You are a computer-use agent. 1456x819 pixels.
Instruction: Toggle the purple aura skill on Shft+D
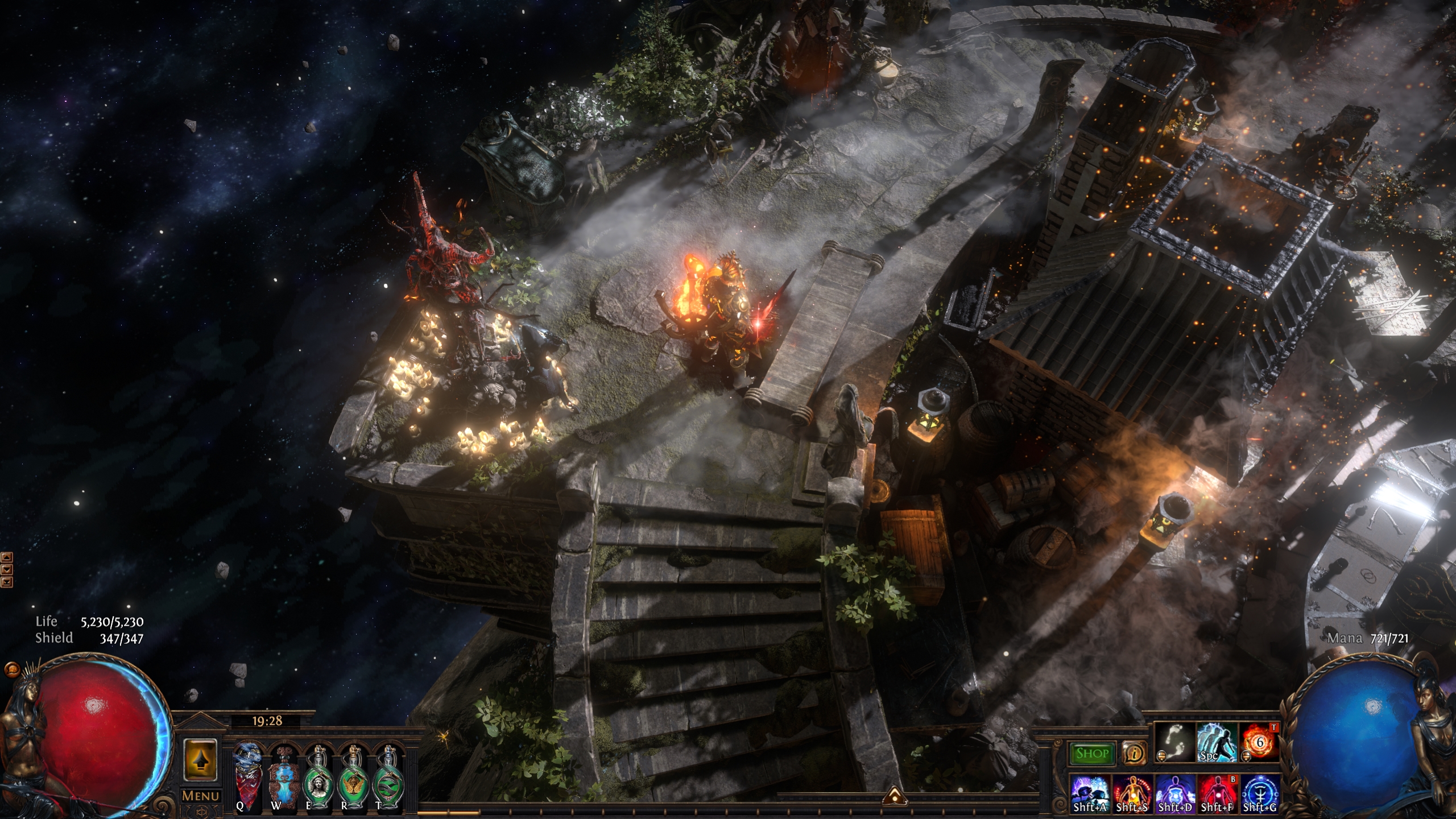[x=1174, y=792]
